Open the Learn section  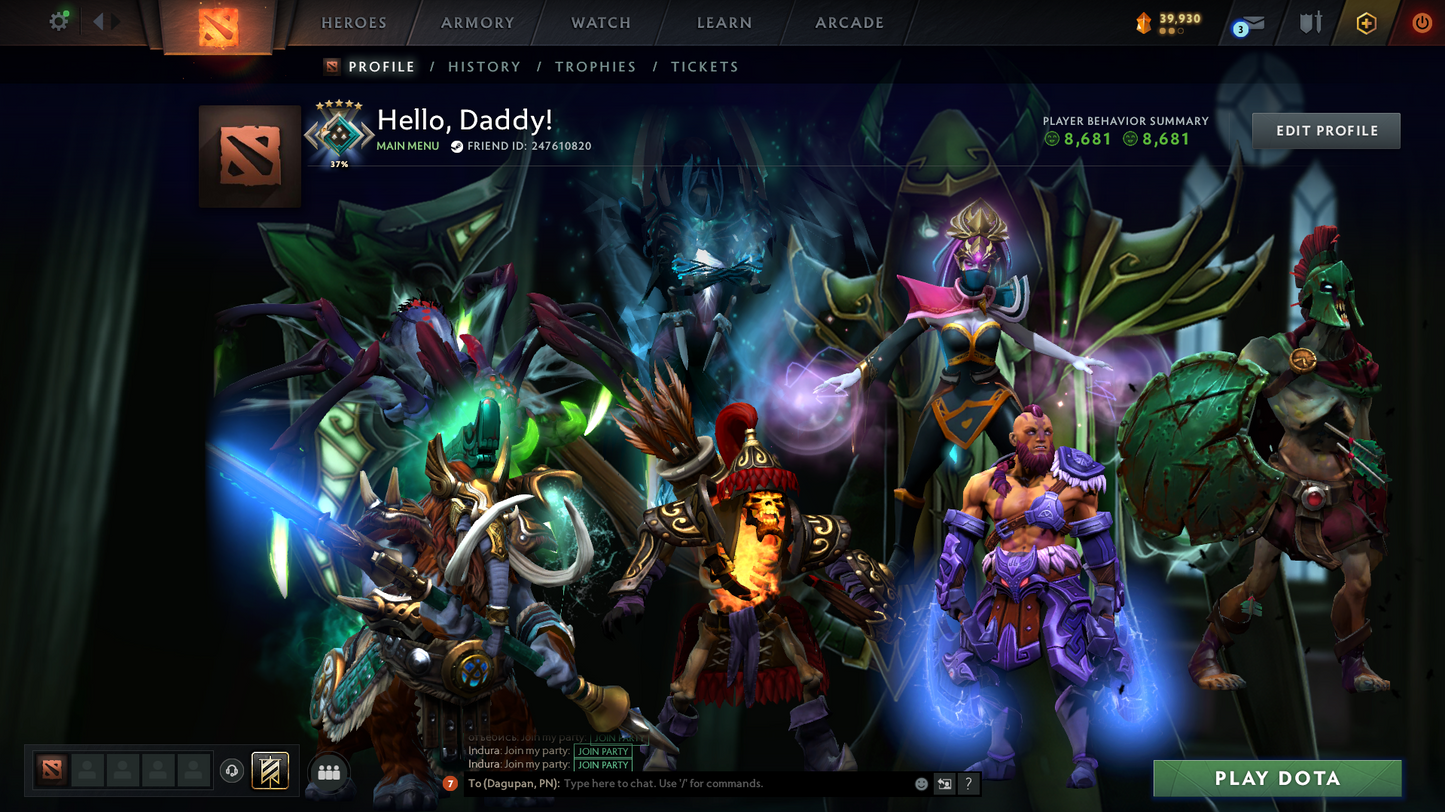[724, 23]
